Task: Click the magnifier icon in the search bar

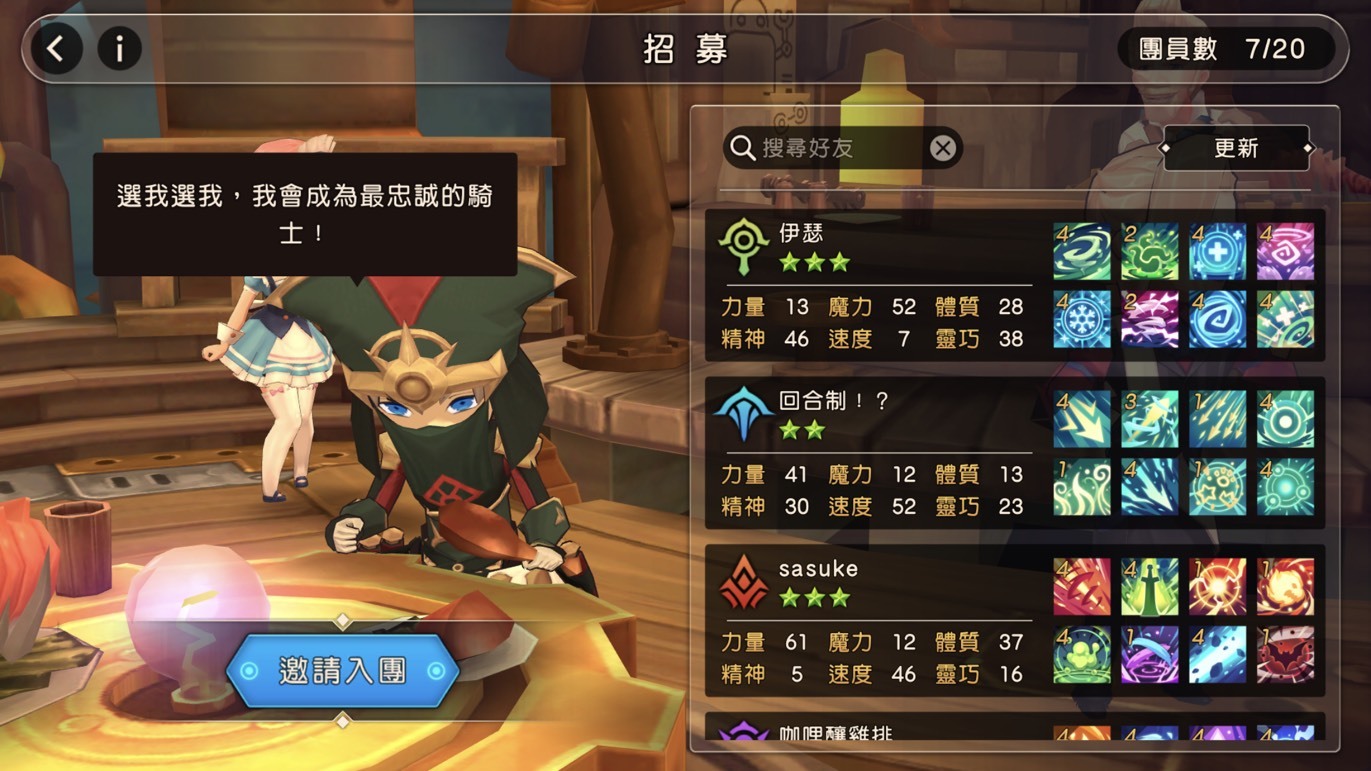Action: point(741,147)
